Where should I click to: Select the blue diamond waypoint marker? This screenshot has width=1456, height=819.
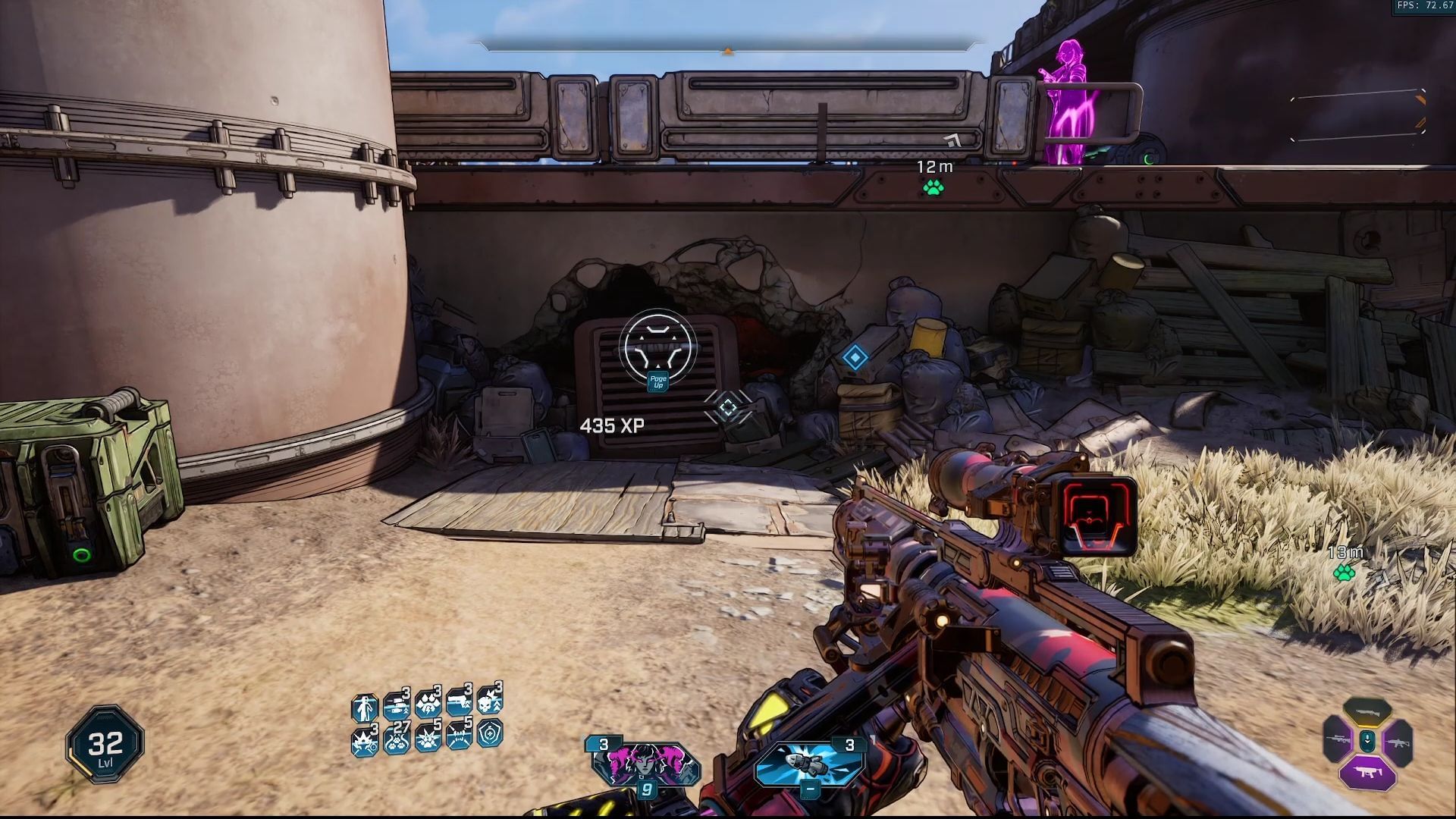855,358
